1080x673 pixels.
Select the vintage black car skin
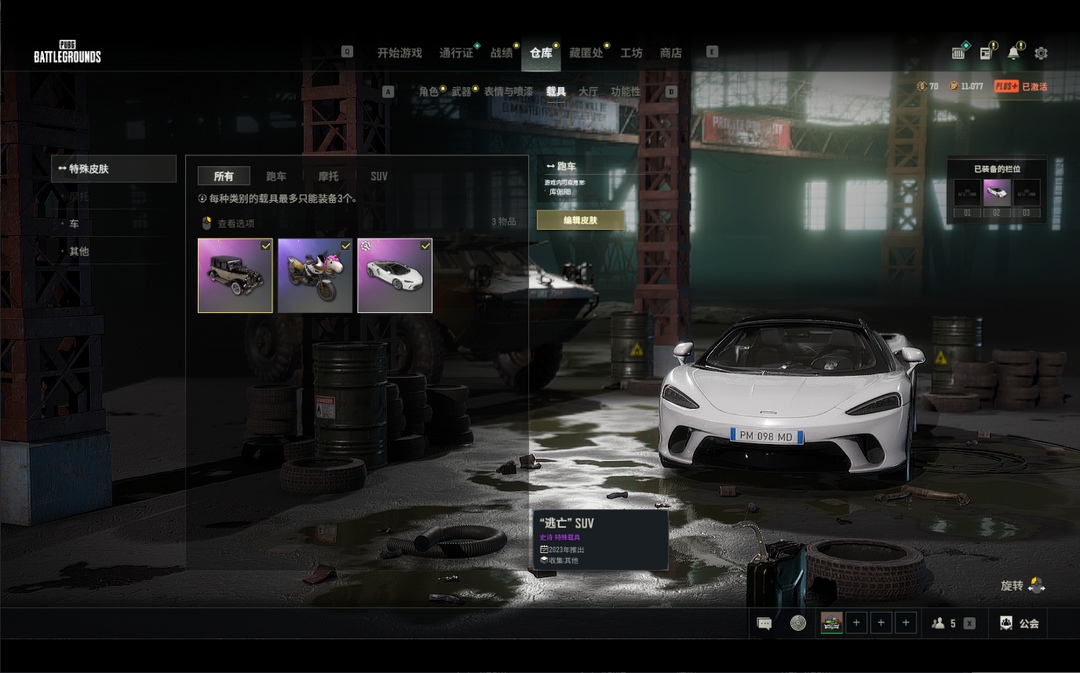tap(235, 275)
